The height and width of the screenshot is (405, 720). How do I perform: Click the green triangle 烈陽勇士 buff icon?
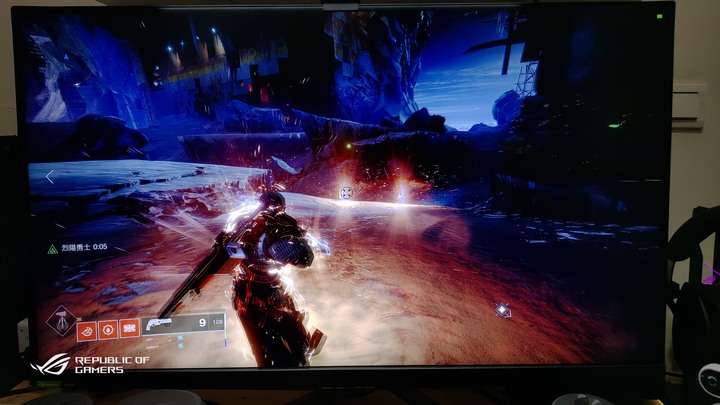(x=52, y=248)
